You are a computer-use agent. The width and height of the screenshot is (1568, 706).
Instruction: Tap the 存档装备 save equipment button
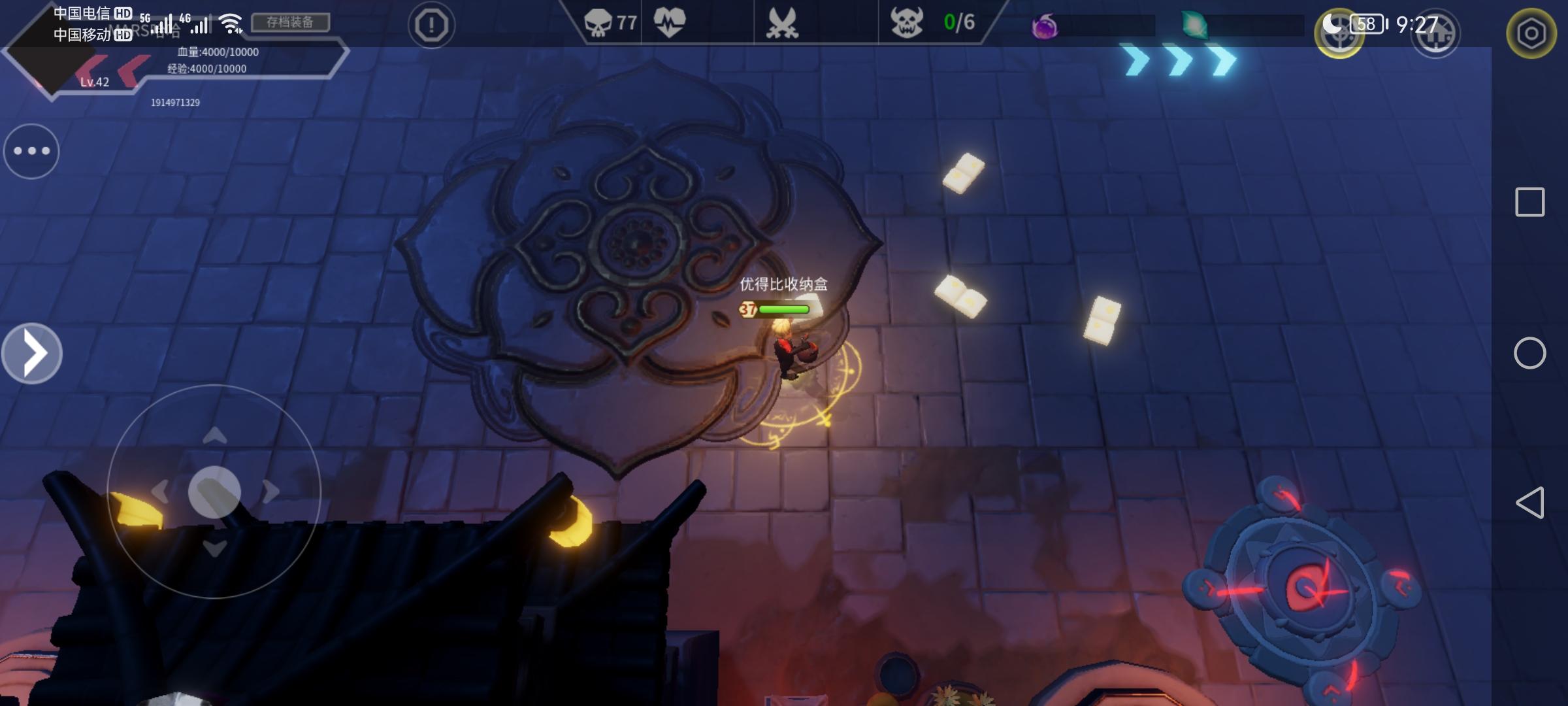pos(290,22)
